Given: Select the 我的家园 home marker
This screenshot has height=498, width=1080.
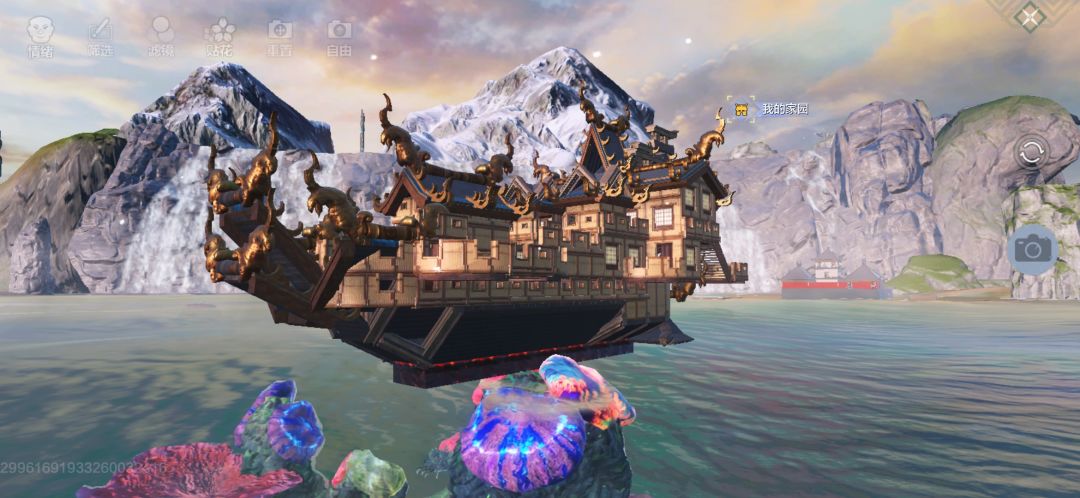Looking at the screenshot, I should 742,109.
